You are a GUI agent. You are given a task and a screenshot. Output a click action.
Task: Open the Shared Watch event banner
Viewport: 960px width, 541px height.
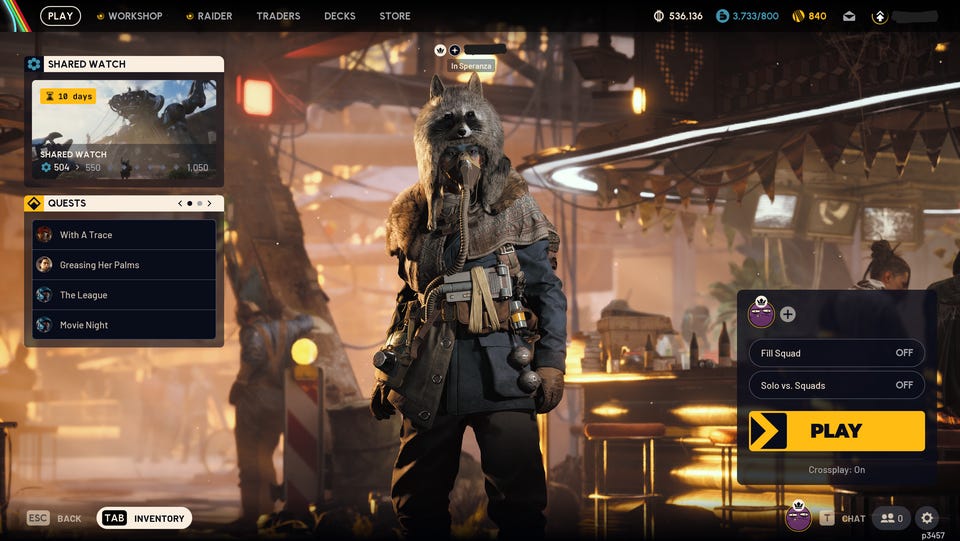124,132
